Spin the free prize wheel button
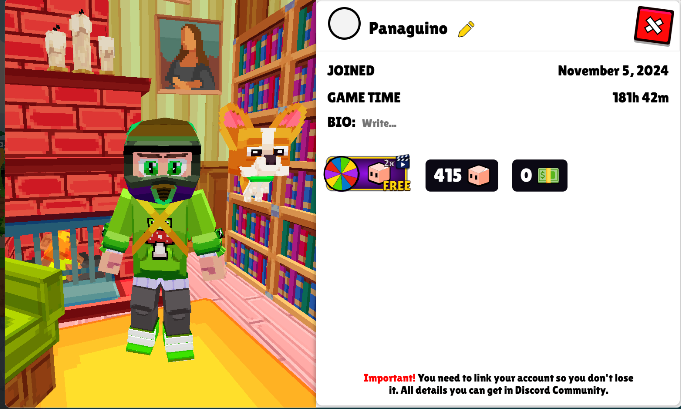Screen dimensions: 681x409 point(368,175)
